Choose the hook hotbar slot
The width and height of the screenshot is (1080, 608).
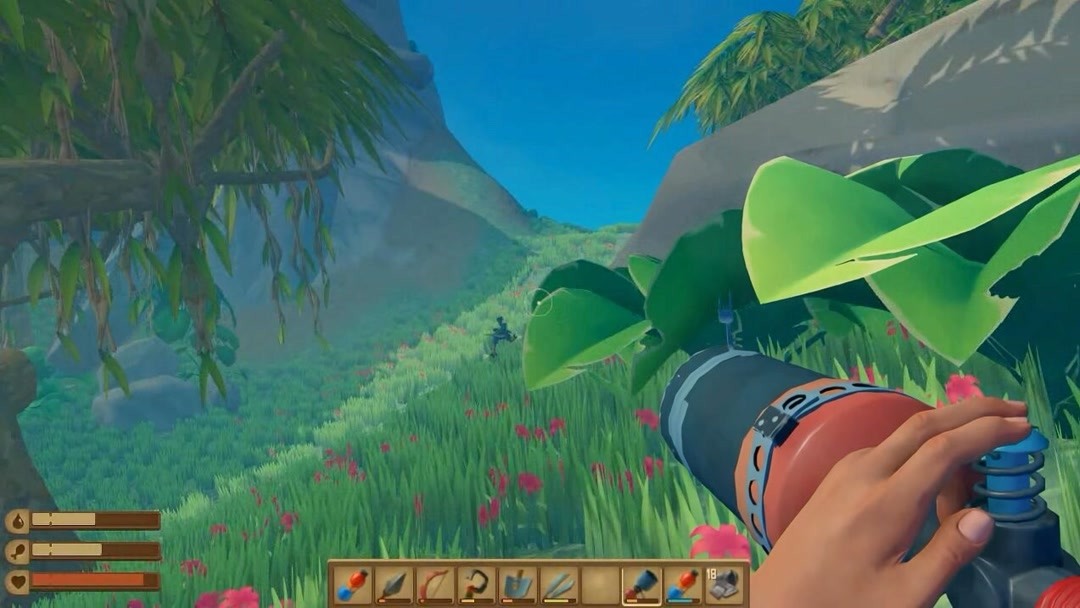(x=475, y=584)
